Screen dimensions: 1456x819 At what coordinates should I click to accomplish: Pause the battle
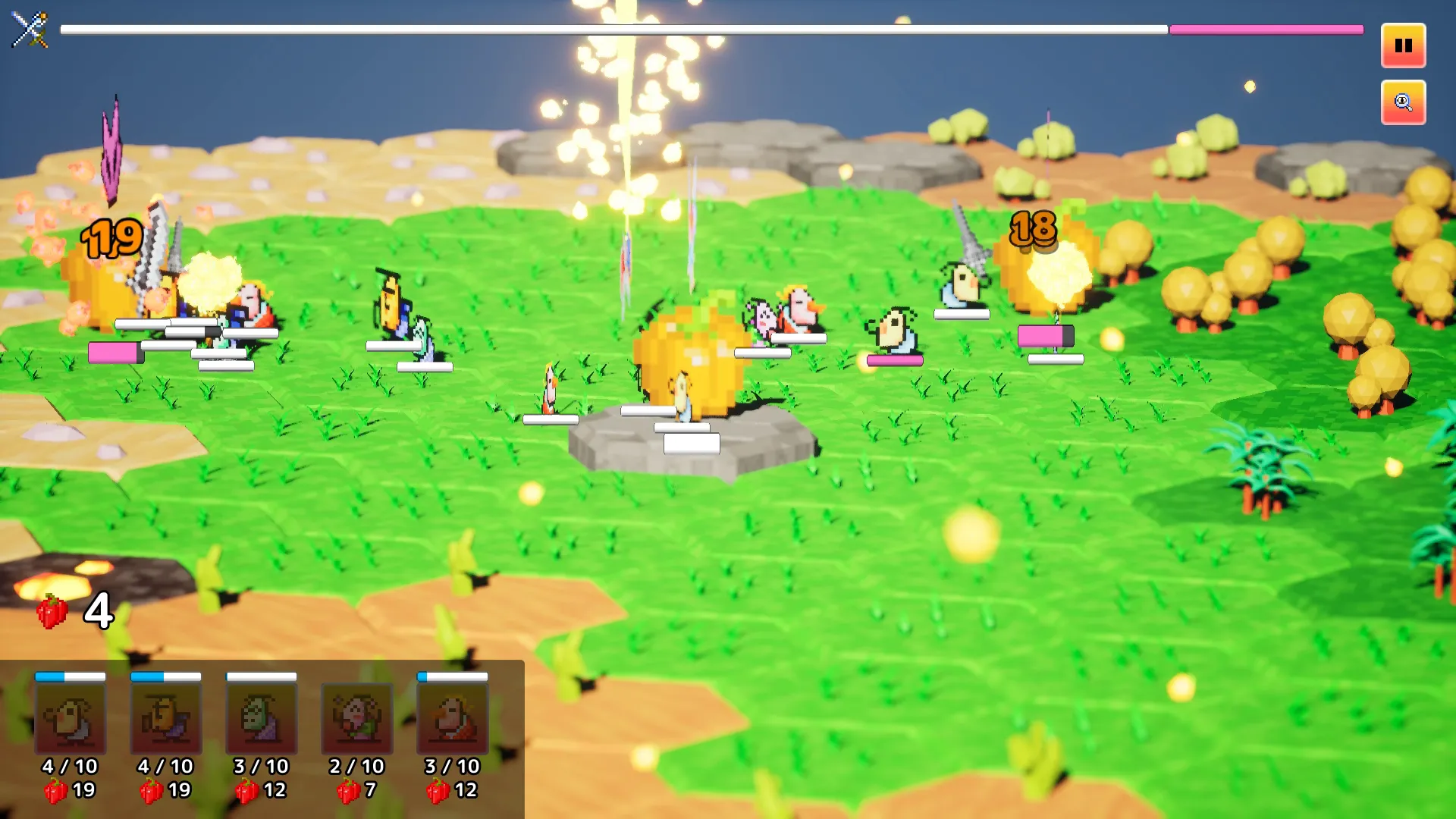click(1403, 45)
